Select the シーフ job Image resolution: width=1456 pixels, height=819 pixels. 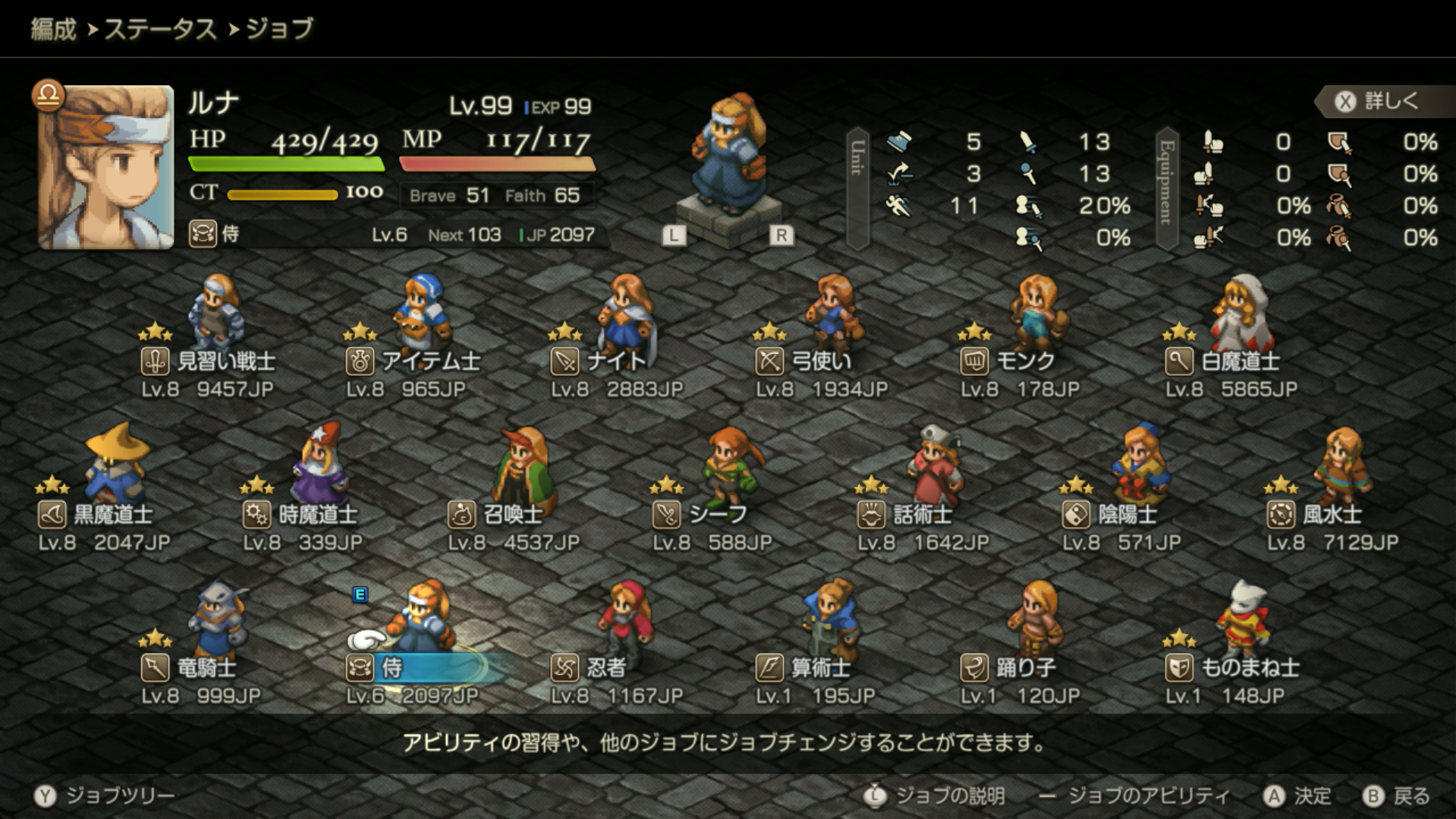[x=718, y=515]
